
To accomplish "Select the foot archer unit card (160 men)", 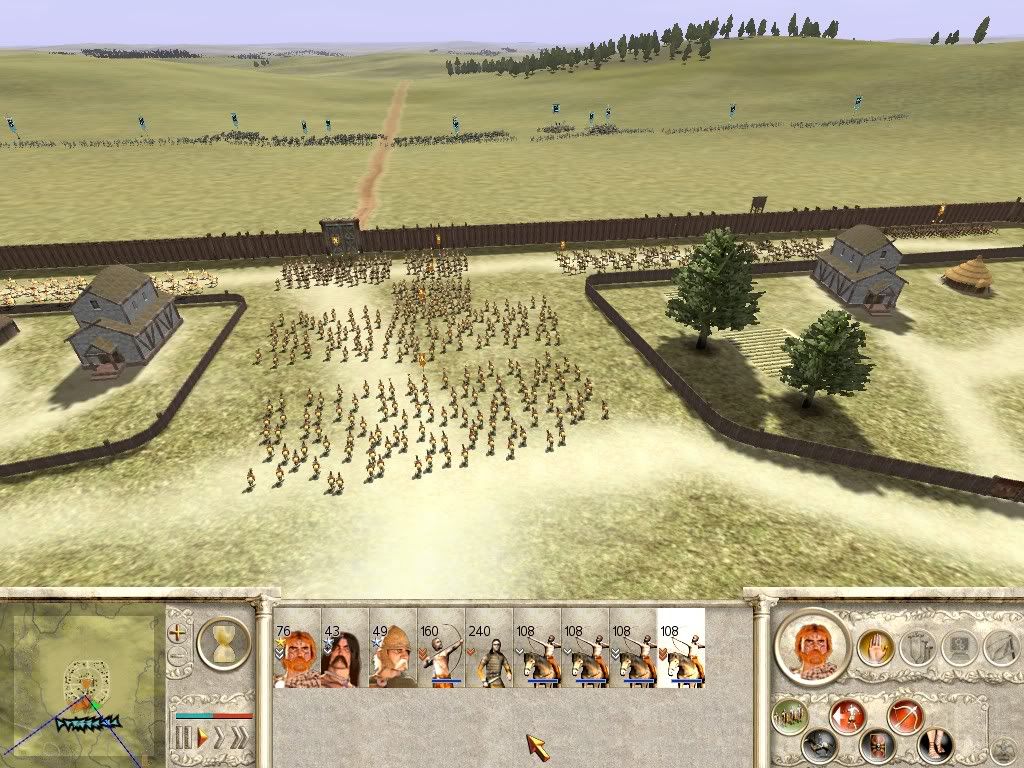I will click(441, 648).
